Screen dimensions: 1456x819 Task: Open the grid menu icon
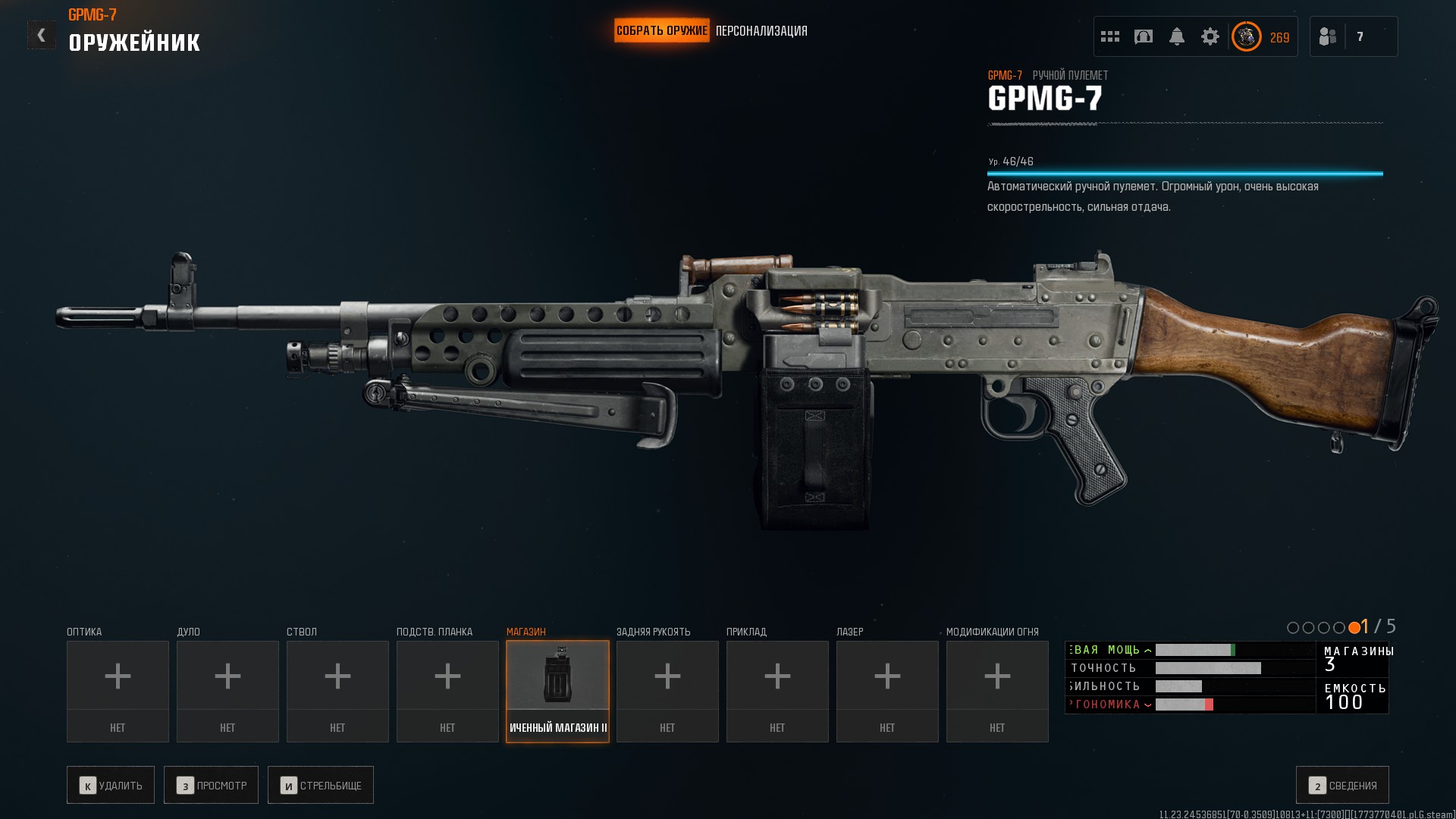1110,36
